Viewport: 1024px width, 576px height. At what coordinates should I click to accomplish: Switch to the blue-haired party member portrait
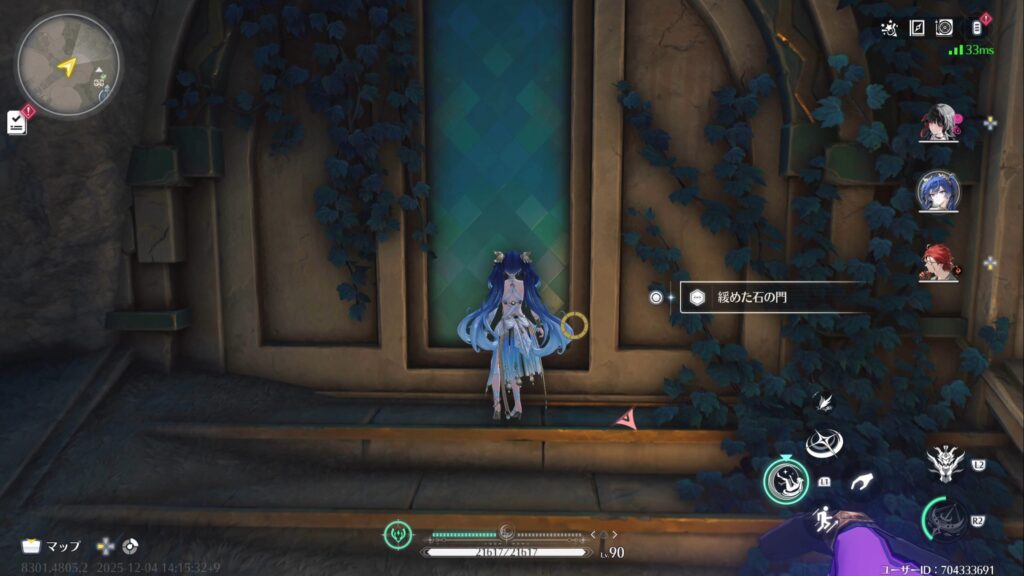[938, 192]
